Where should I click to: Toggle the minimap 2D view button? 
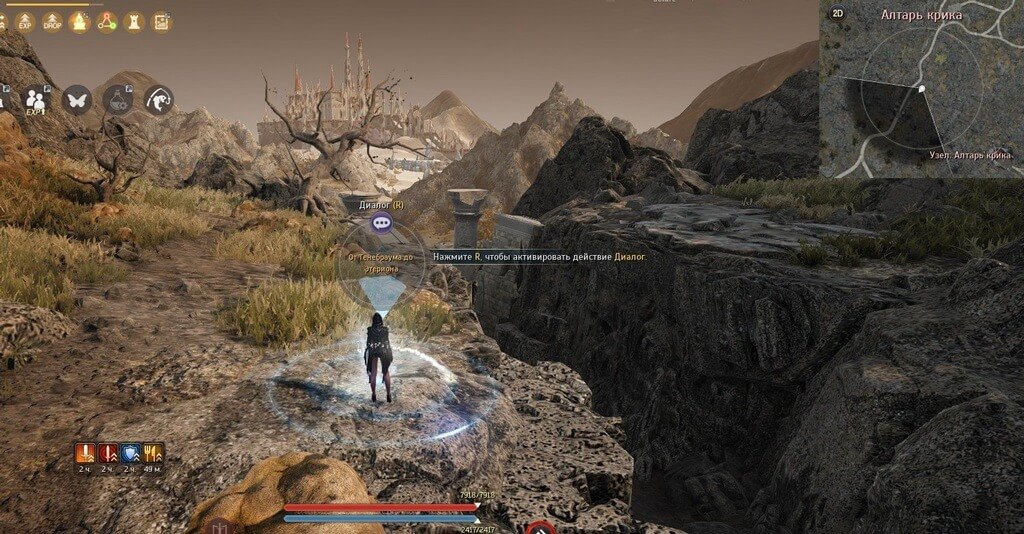[x=837, y=14]
